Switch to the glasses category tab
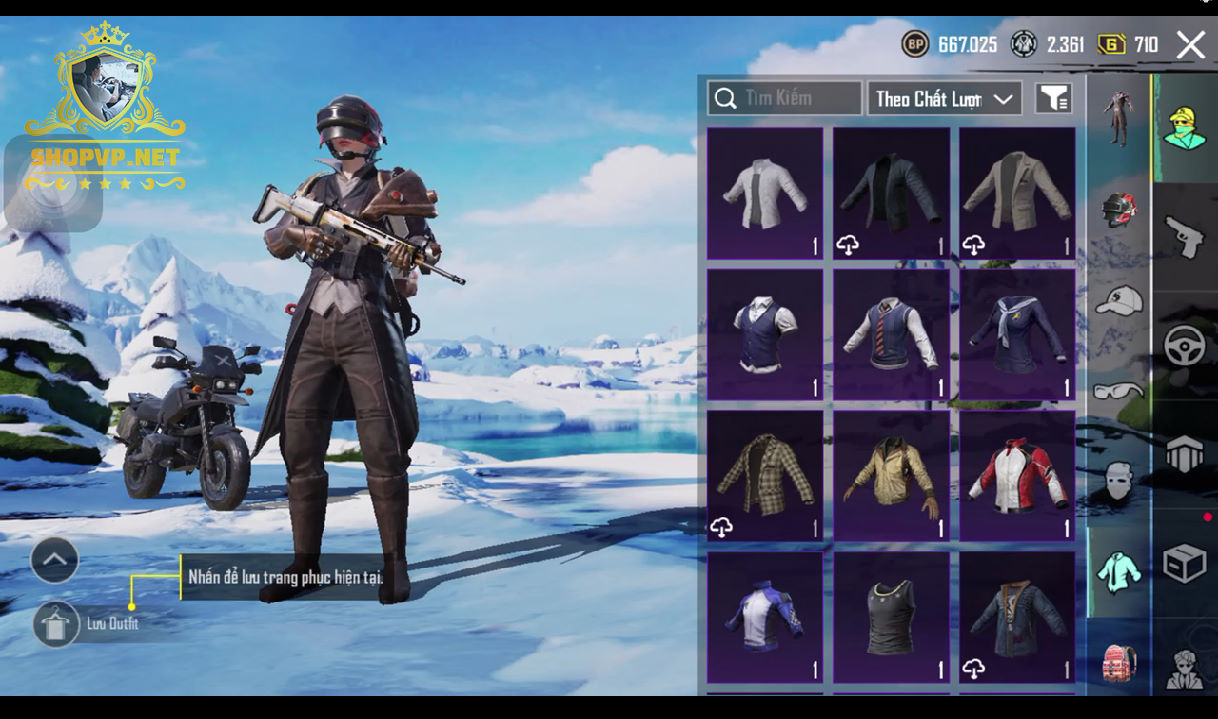Image resolution: width=1218 pixels, height=719 pixels. (x=1118, y=390)
